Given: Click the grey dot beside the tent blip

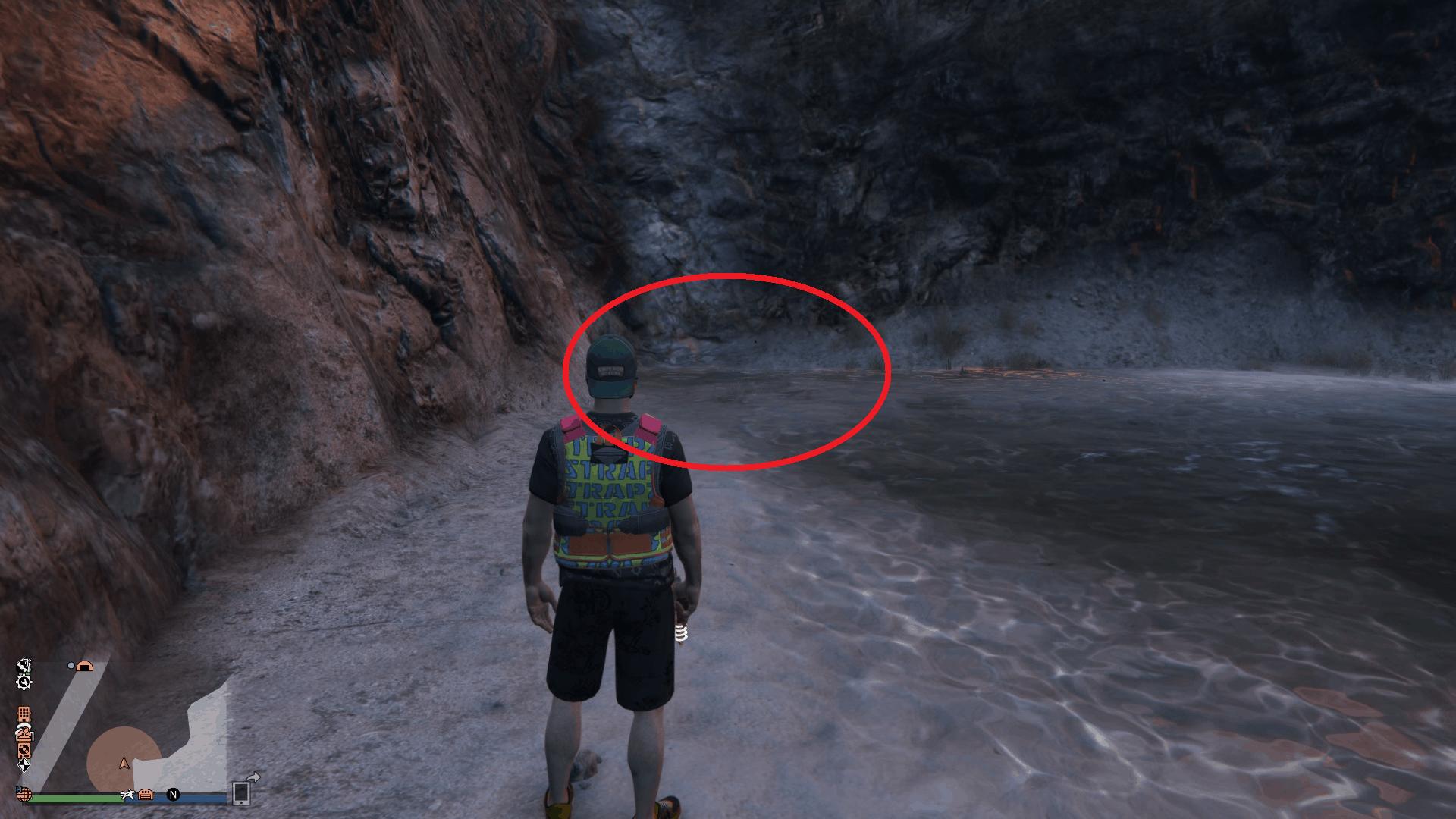Looking at the screenshot, I should click(71, 666).
